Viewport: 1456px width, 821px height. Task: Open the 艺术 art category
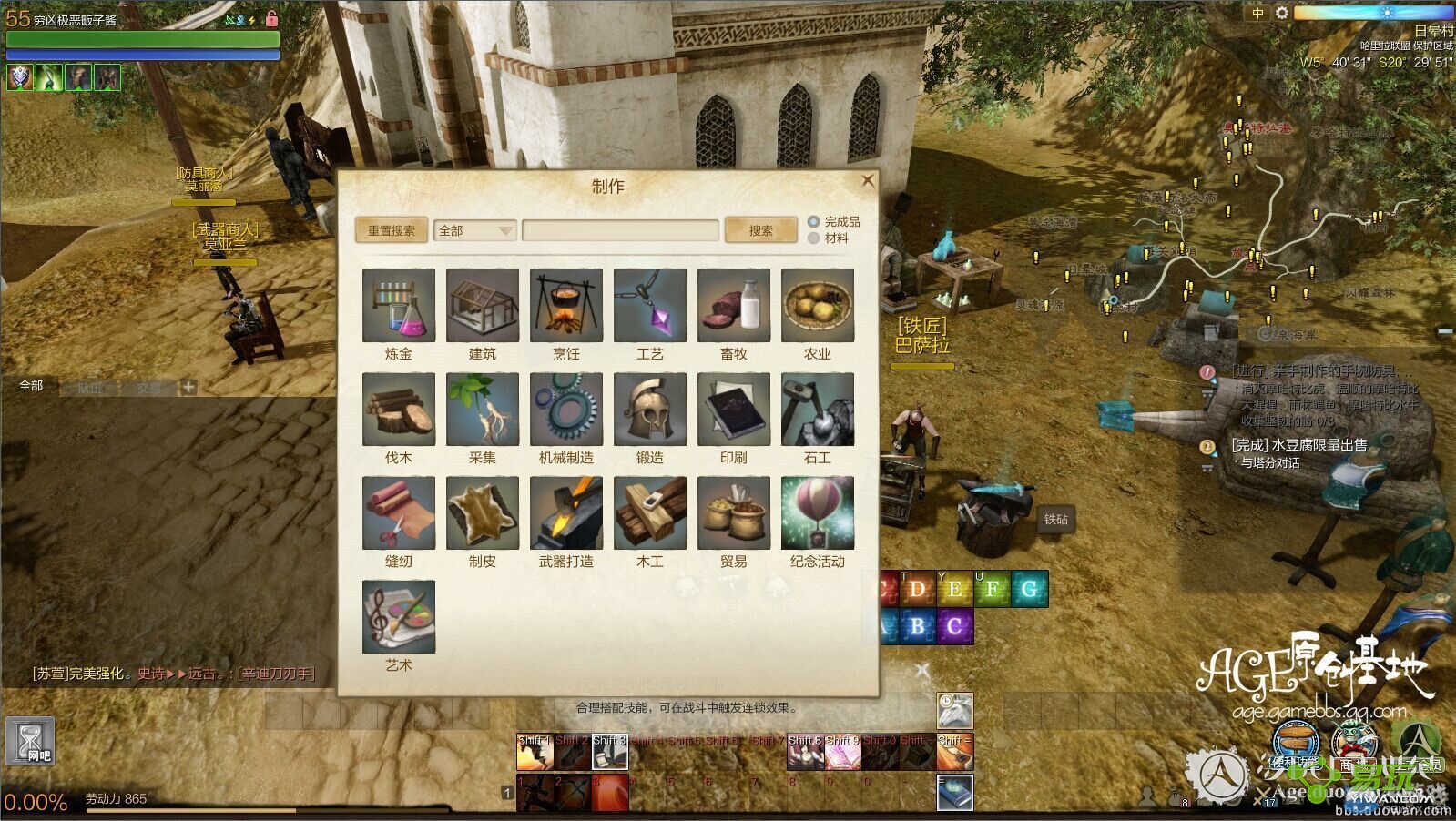pyautogui.click(x=399, y=616)
